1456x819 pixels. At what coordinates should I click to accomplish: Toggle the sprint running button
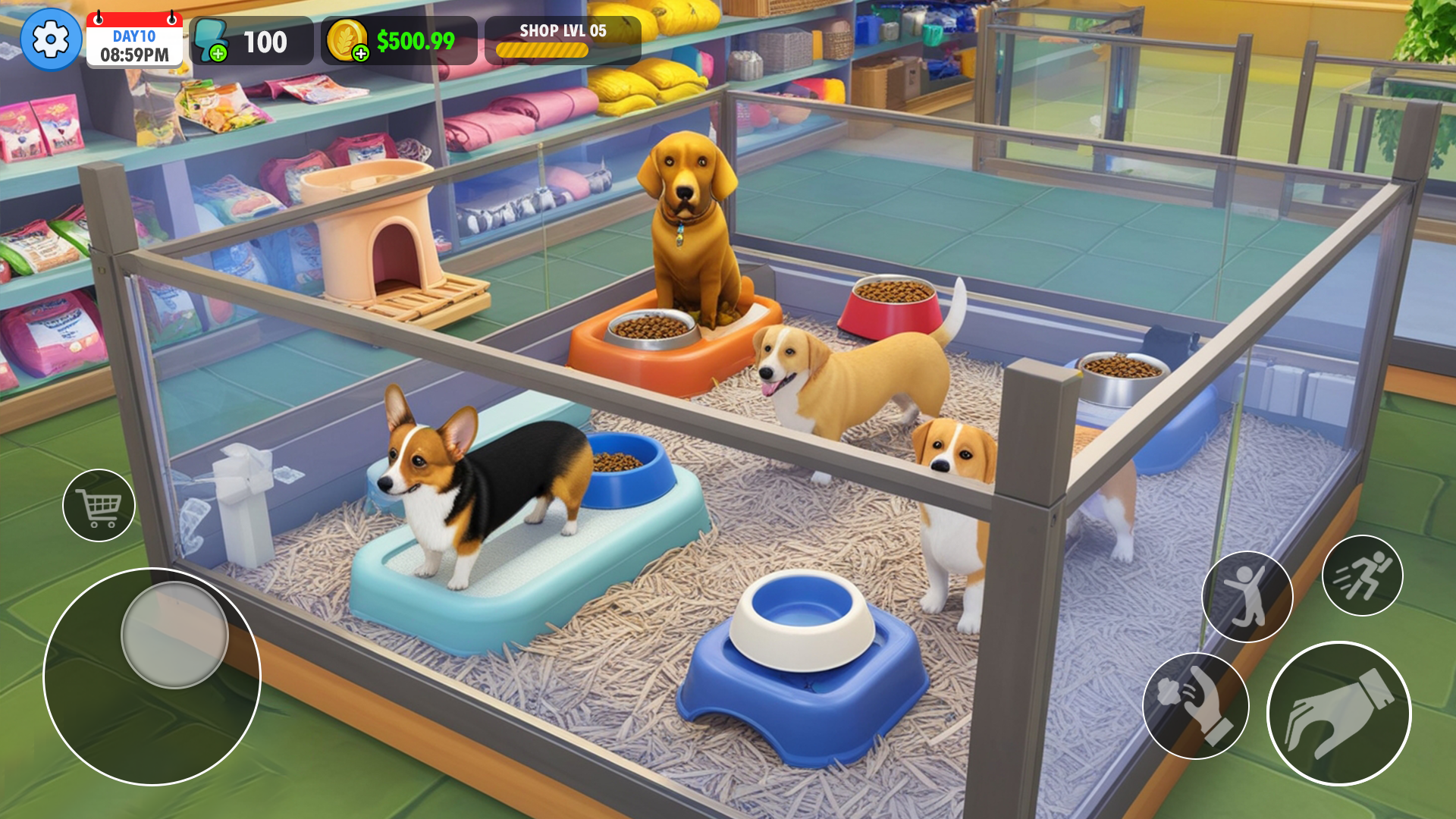[x=1362, y=576]
